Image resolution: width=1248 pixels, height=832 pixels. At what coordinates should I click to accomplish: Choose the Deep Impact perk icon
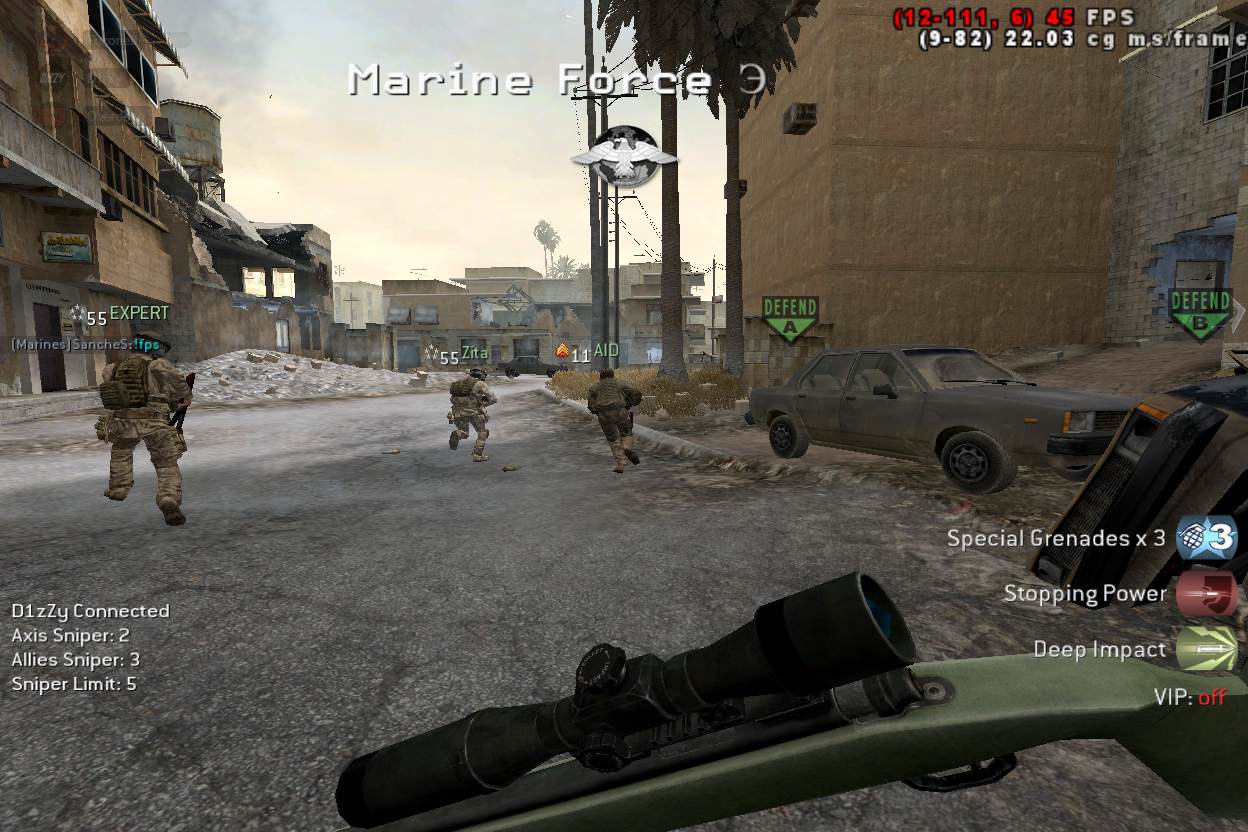(x=1206, y=649)
